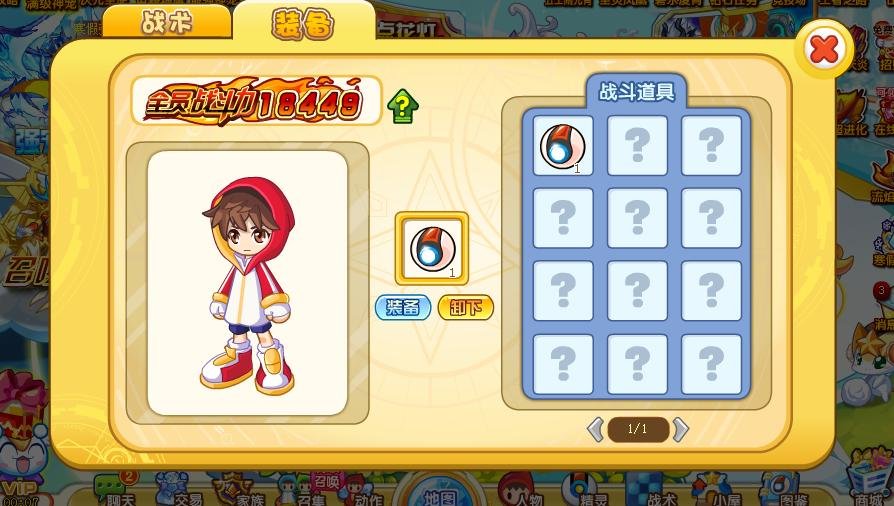Click the blue 装备 equip button

pos(403,307)
